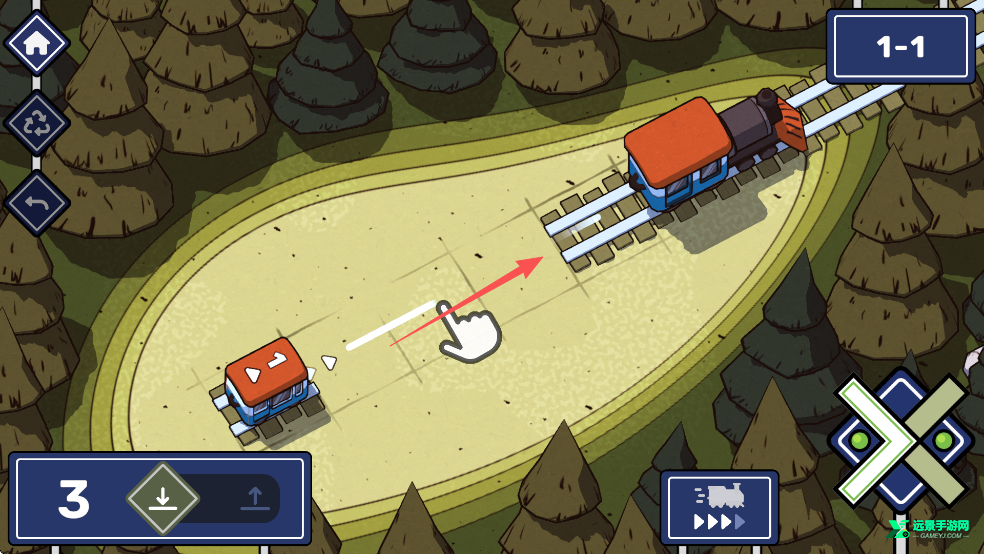This screenshot has width=984, height=554.
Task: Switch to the upload arrow mode
Action: click(x=255, y=498)
